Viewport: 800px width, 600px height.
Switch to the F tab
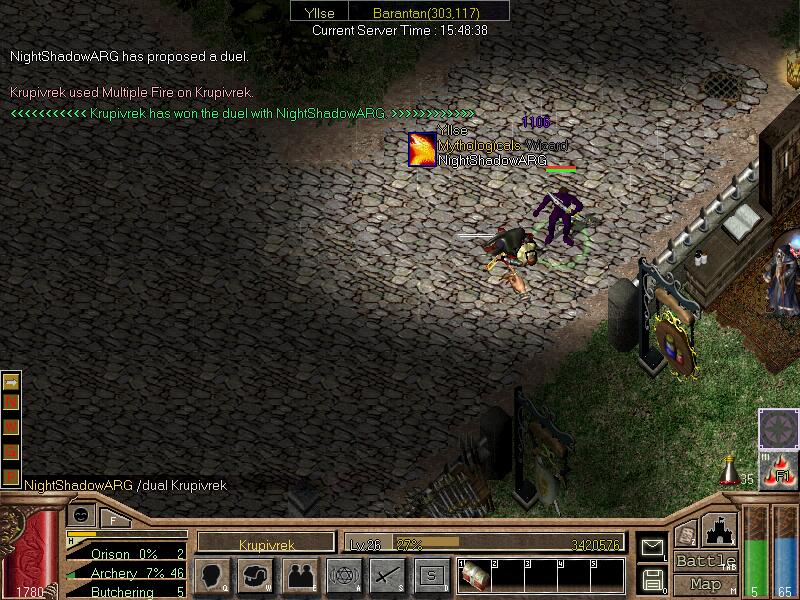114,517
